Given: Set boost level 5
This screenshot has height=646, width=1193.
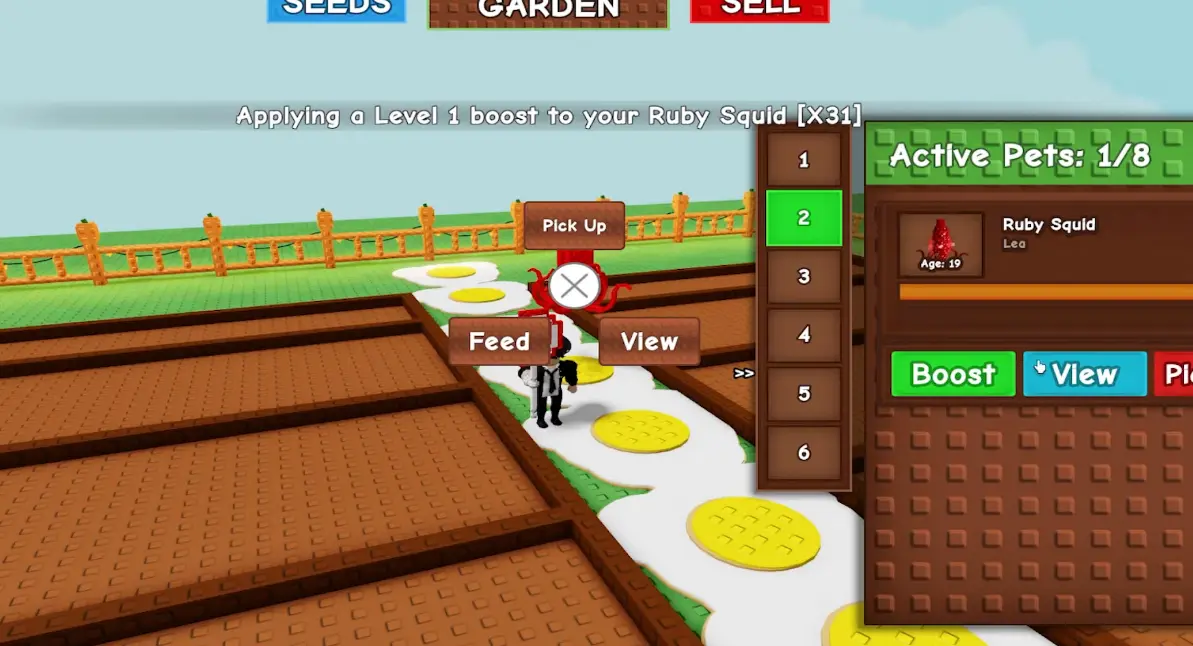Looking at the screenshot, I should click(x=803, y=394).
